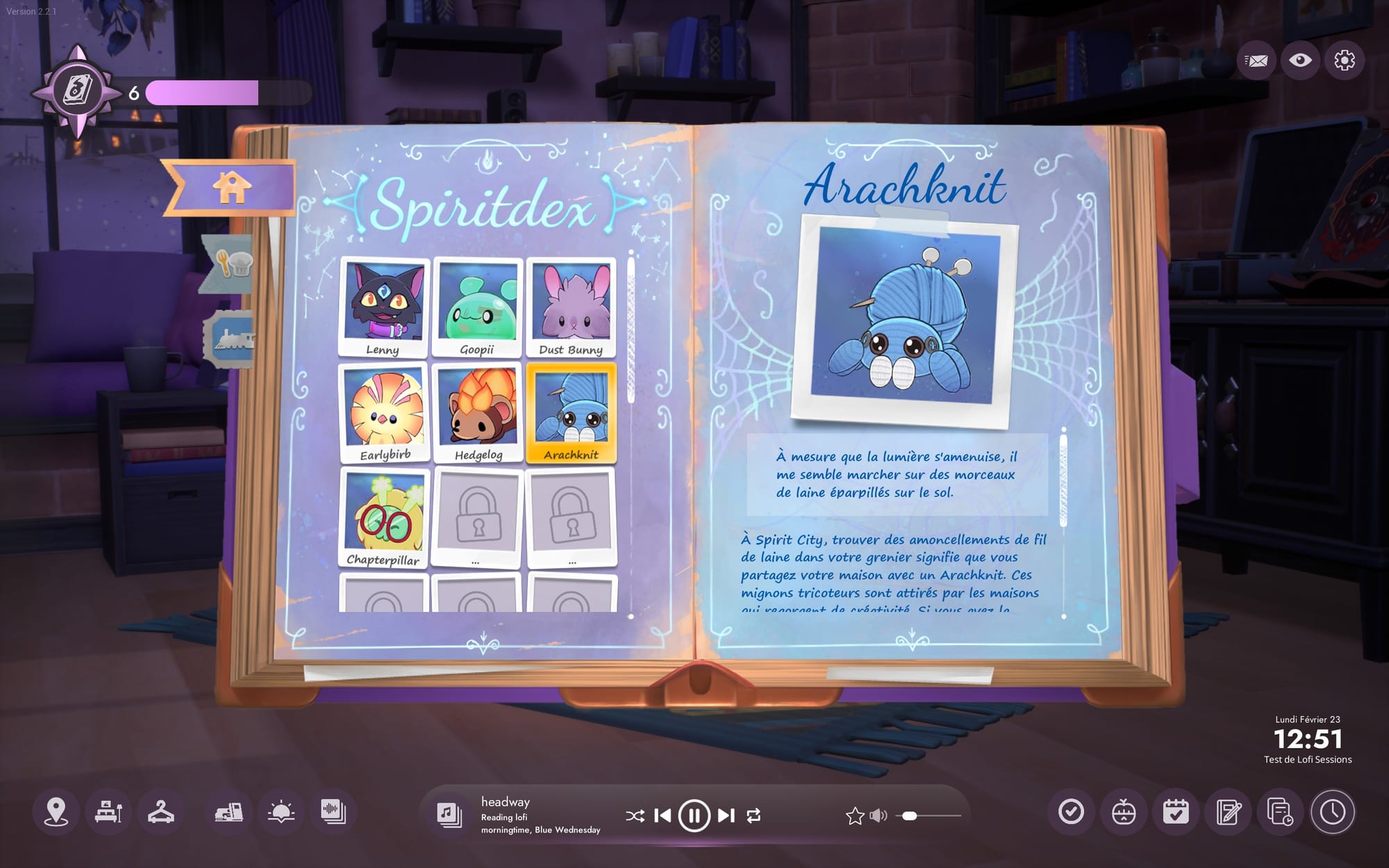1389x868 pixels.
Task: Toggle the eye visibility button
Action: point(1300,60)
